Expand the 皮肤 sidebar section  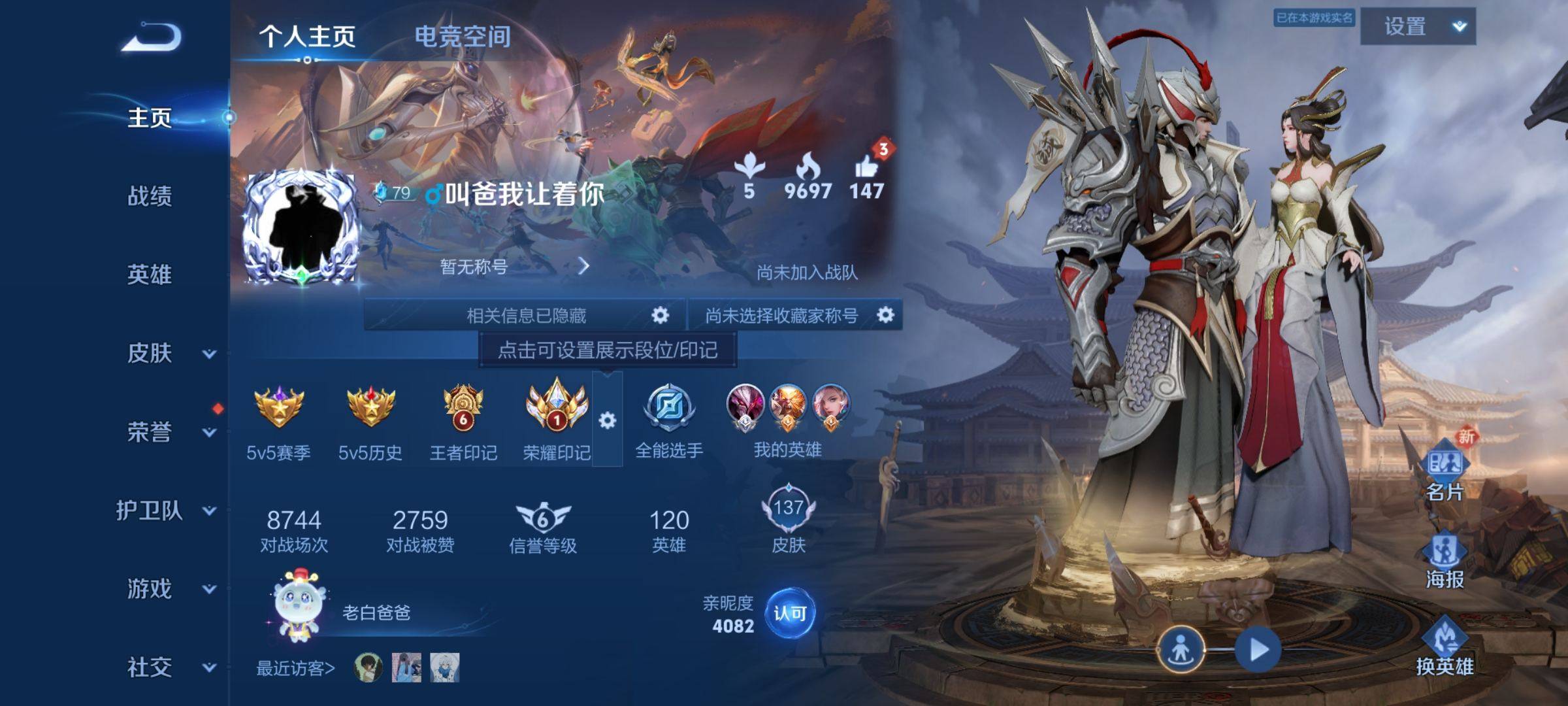[x=208, y=354]
